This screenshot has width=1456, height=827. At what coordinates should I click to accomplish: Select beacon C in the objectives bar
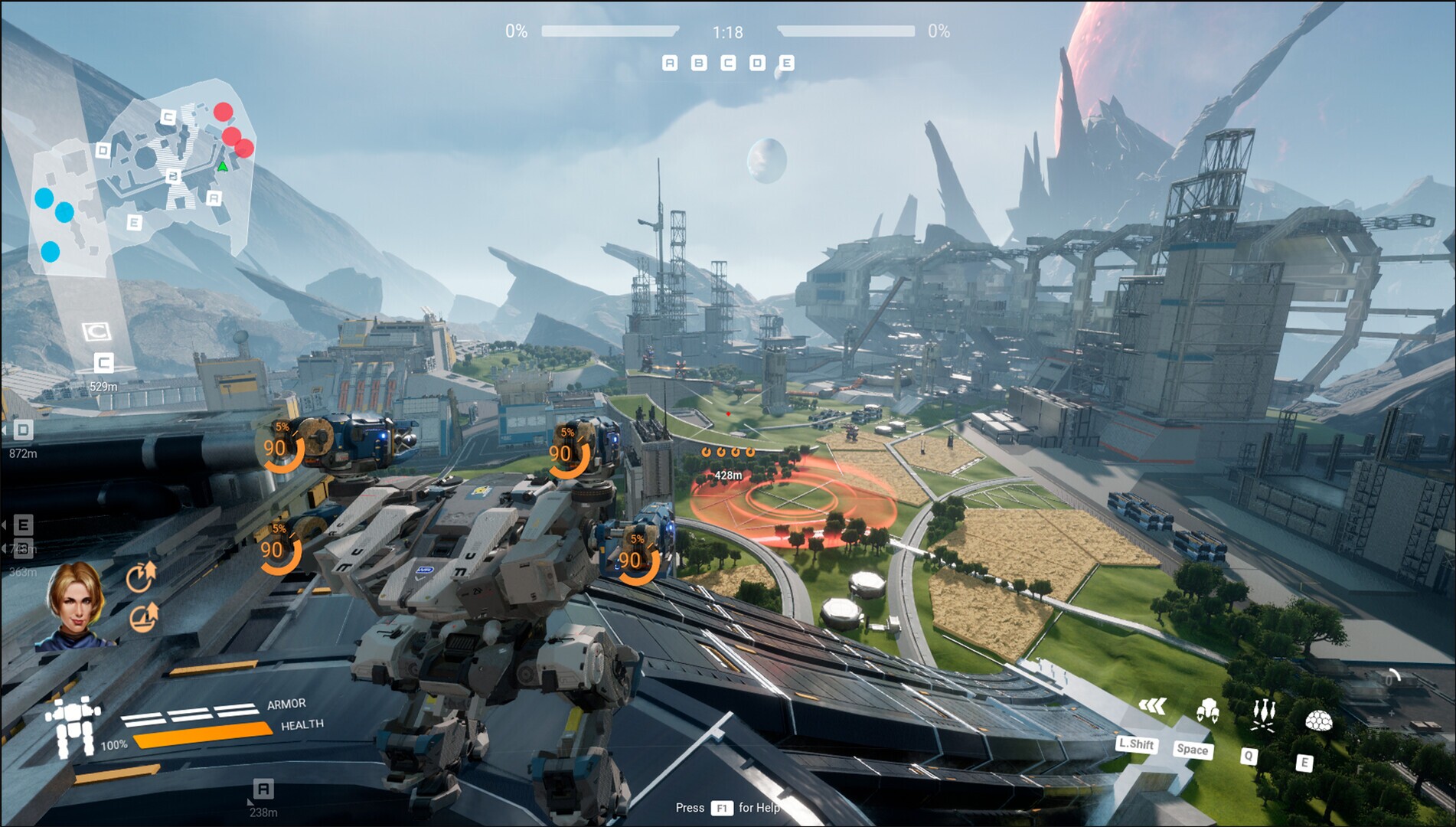(x=727, y=63)
